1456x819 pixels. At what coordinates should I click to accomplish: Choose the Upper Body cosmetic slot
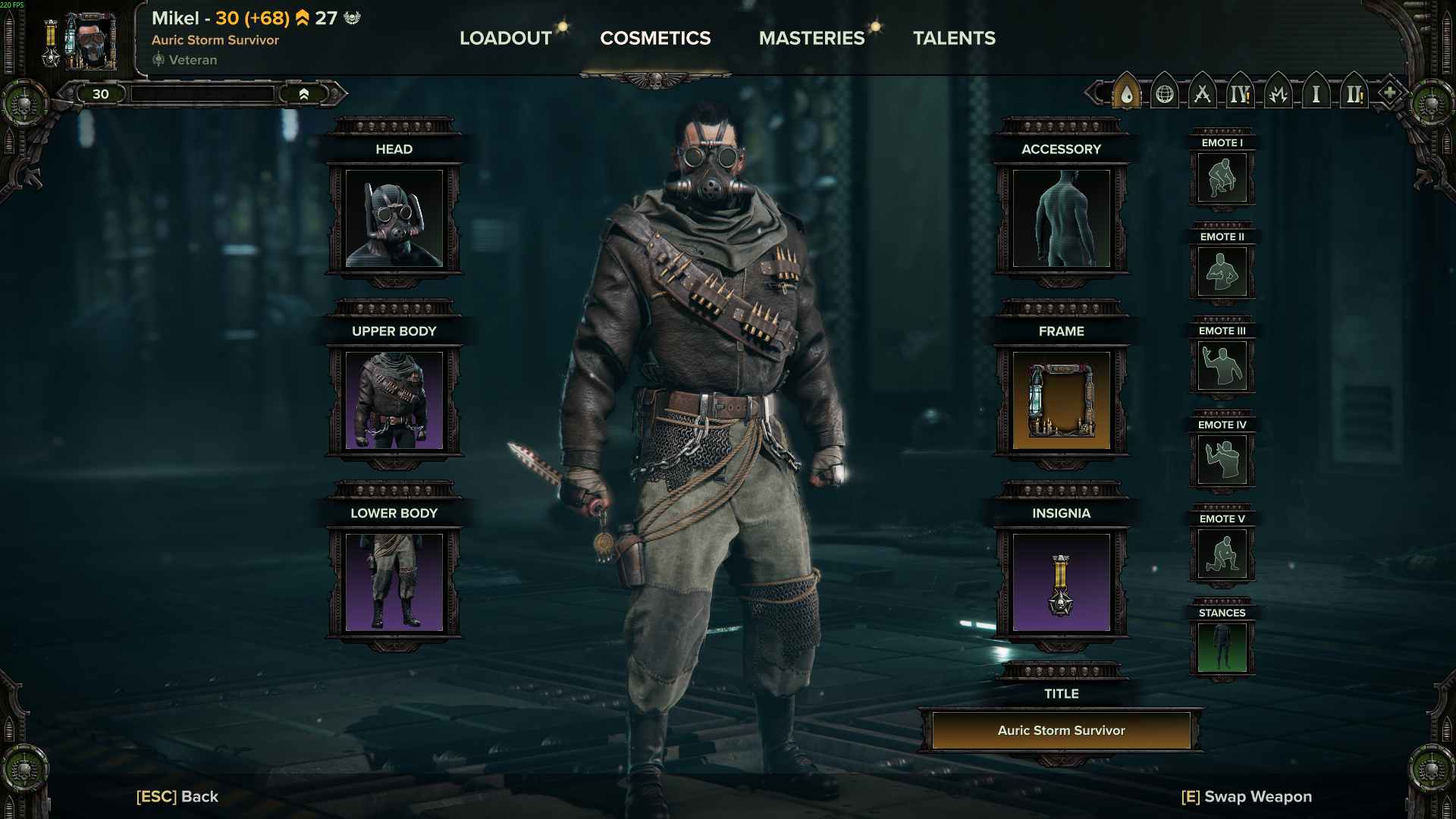coord(394,400)
